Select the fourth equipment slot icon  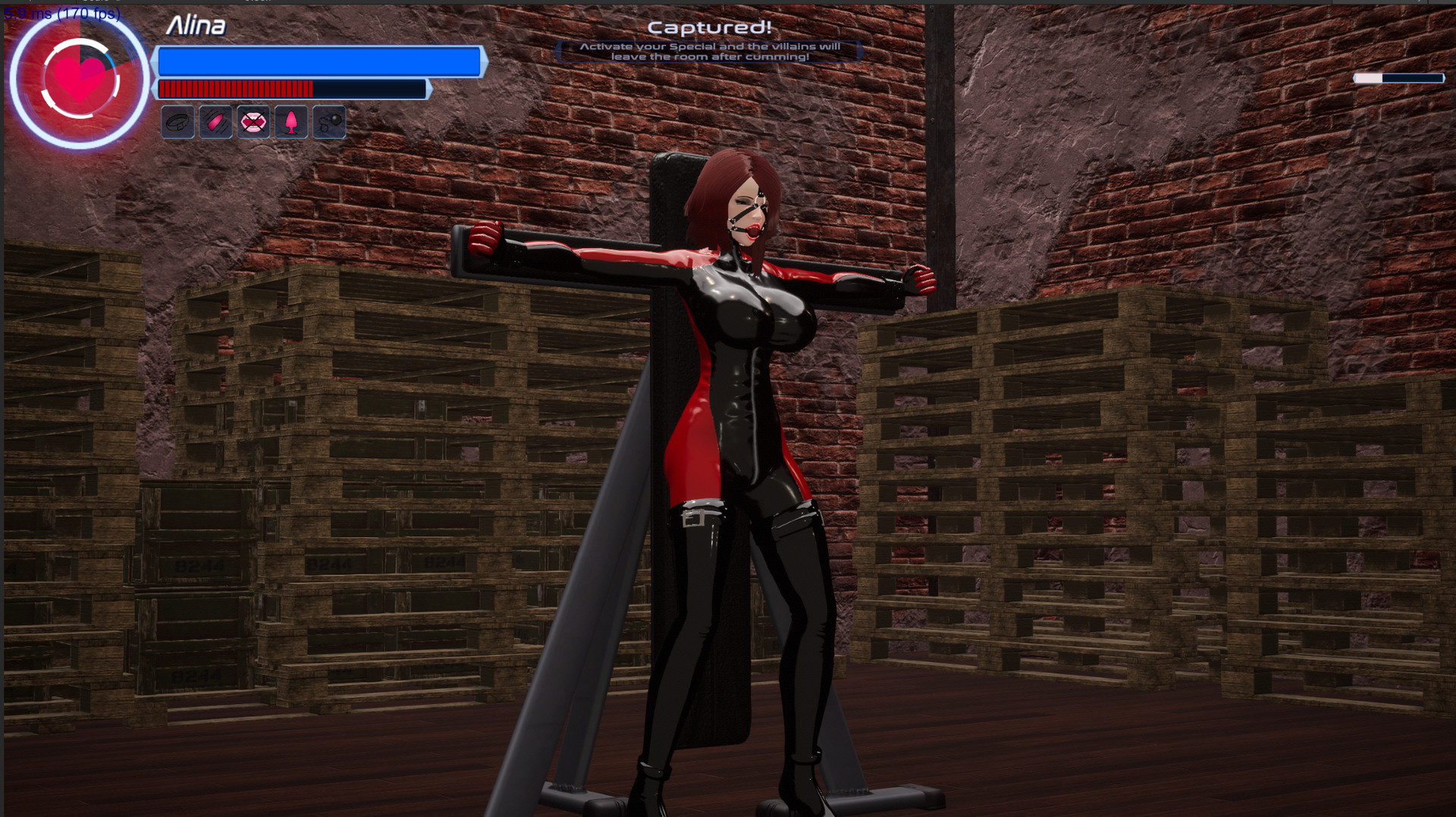pos(291,121)
